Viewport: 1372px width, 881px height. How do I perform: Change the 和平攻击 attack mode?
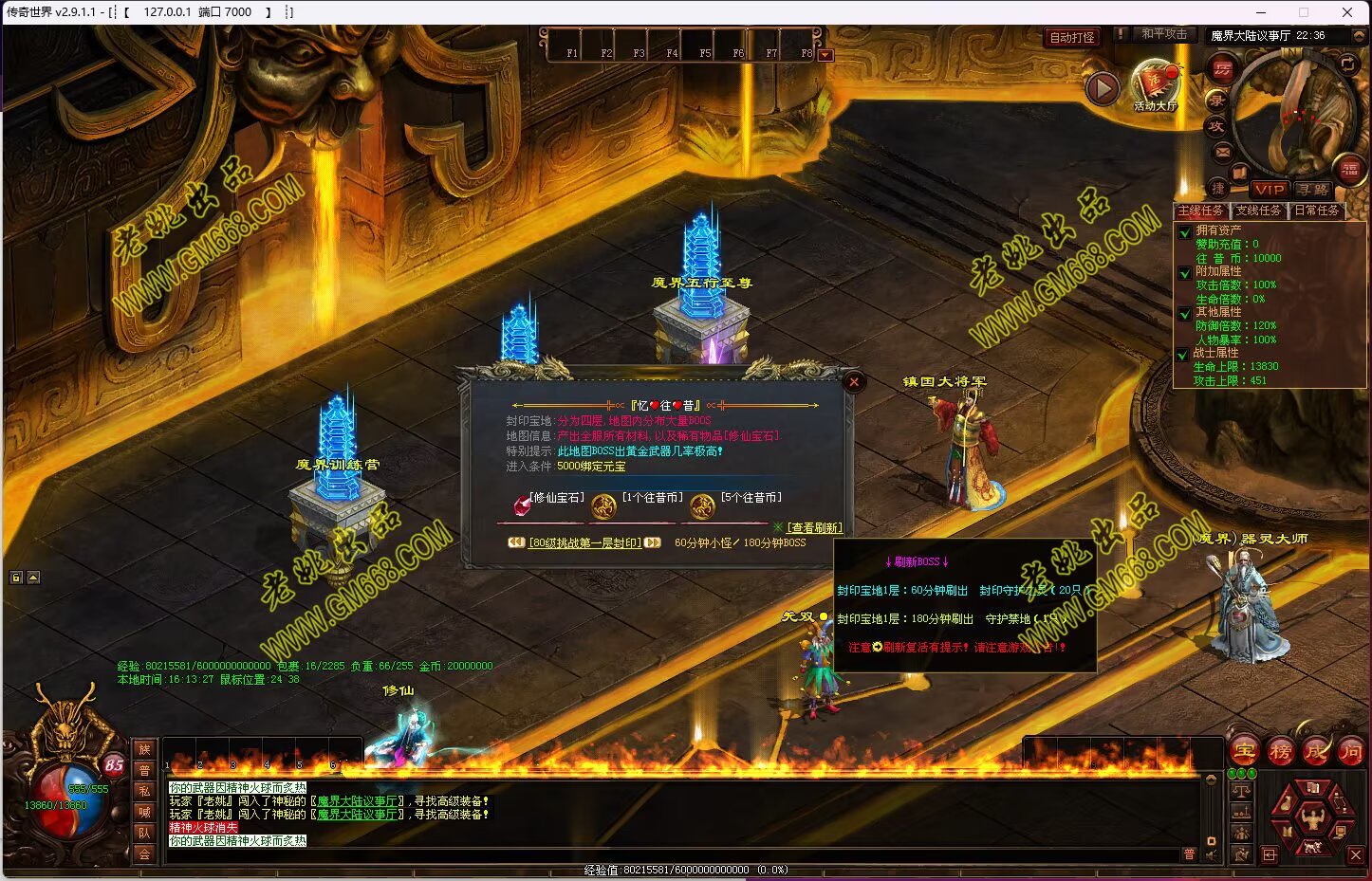tap(1163, 34)
